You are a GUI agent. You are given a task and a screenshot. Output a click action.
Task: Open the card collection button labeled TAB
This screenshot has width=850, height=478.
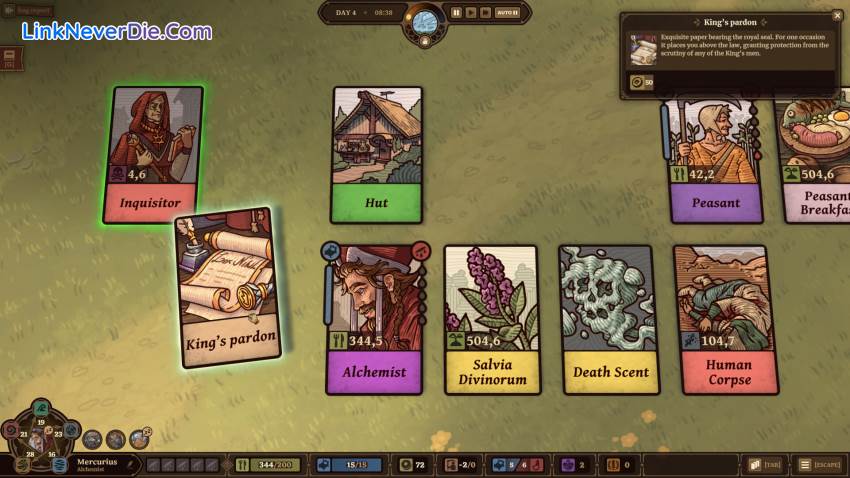(x=765, y=465)
